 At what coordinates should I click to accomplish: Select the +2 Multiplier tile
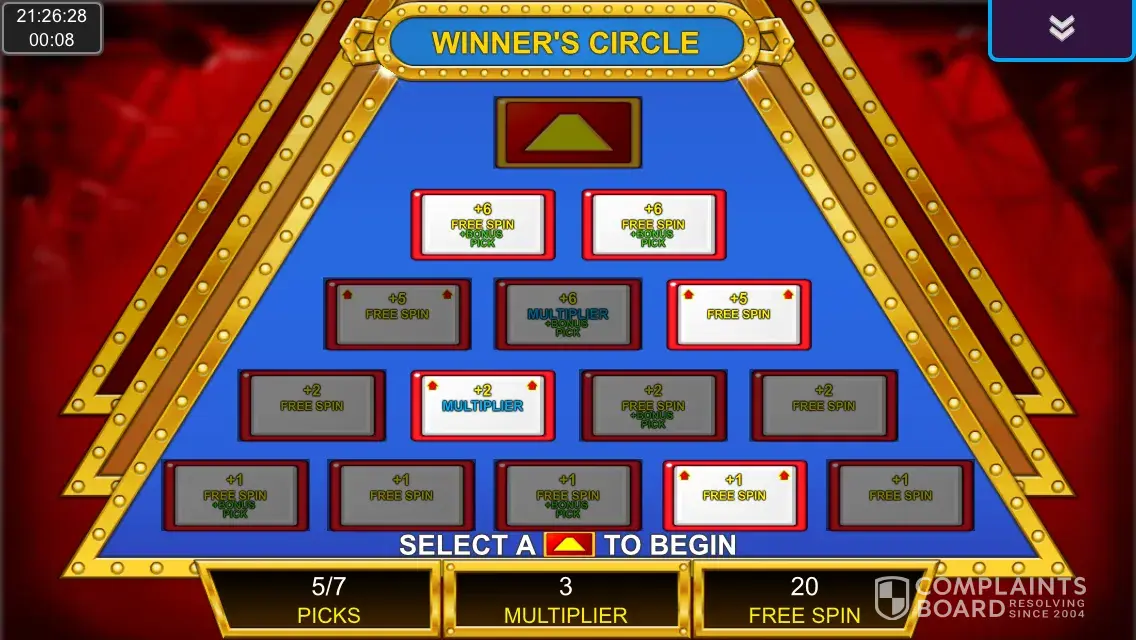click(x=482, y=405)
